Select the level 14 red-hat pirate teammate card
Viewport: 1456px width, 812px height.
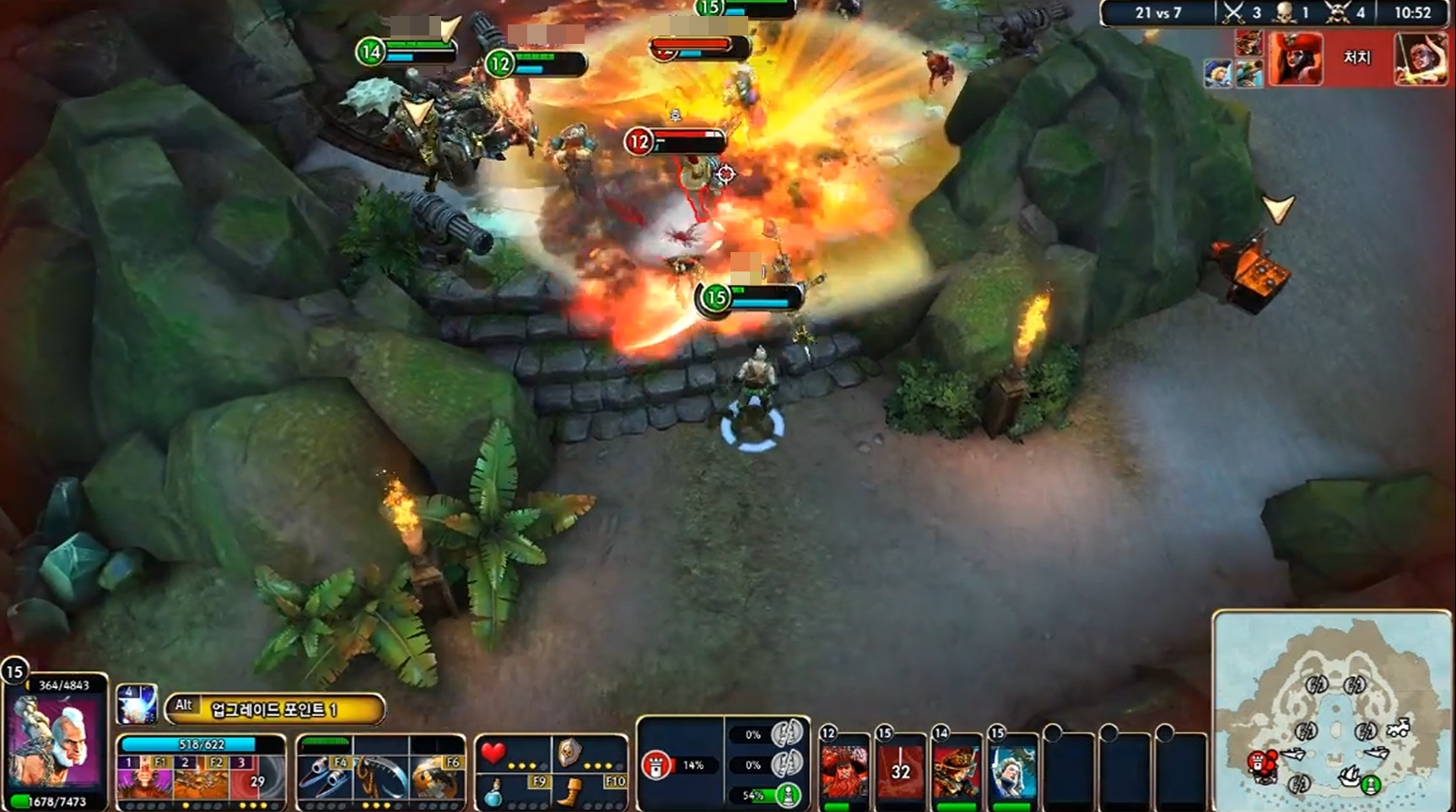coord(957,771)
